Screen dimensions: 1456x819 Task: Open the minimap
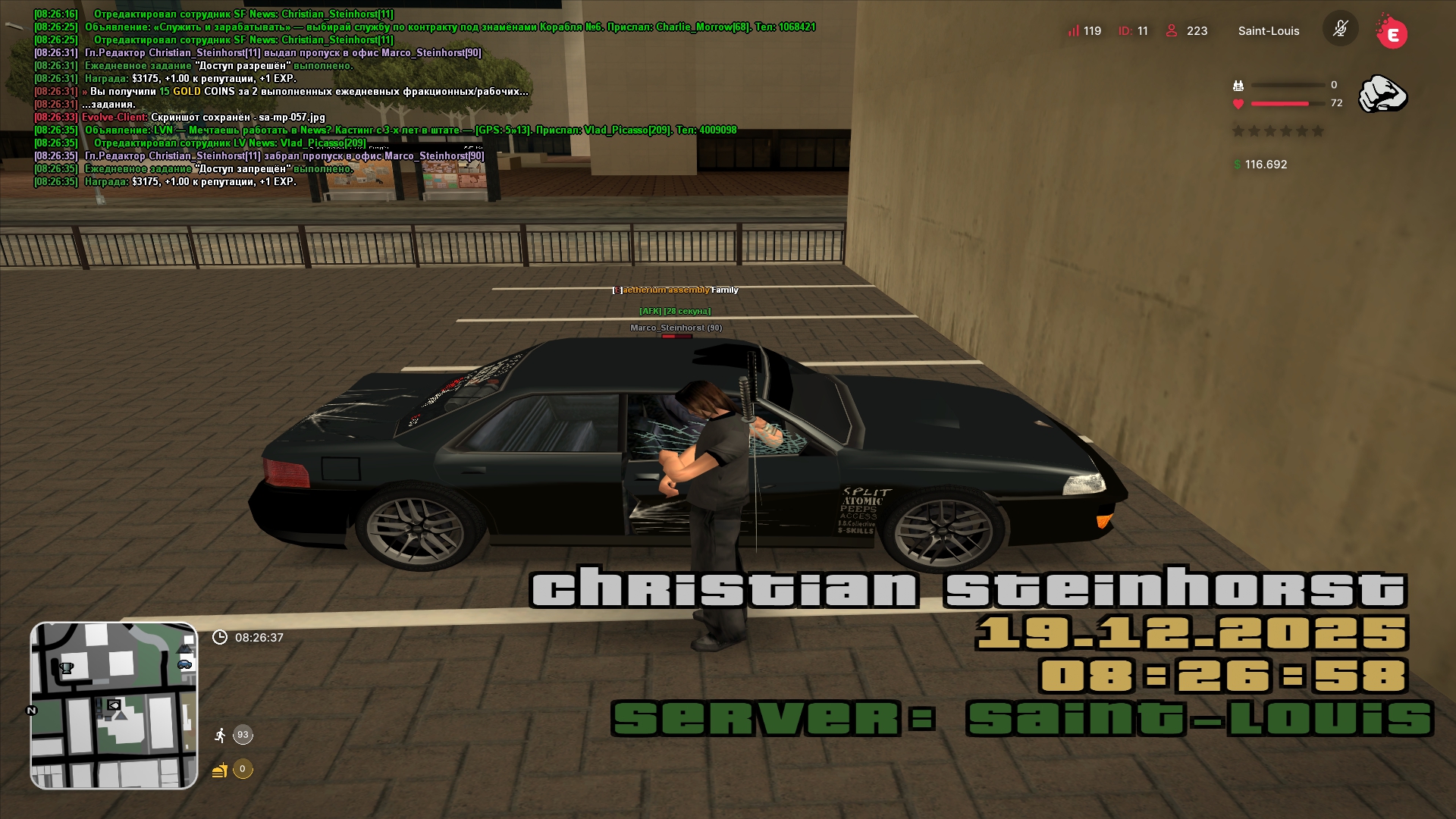pos(114,705)
